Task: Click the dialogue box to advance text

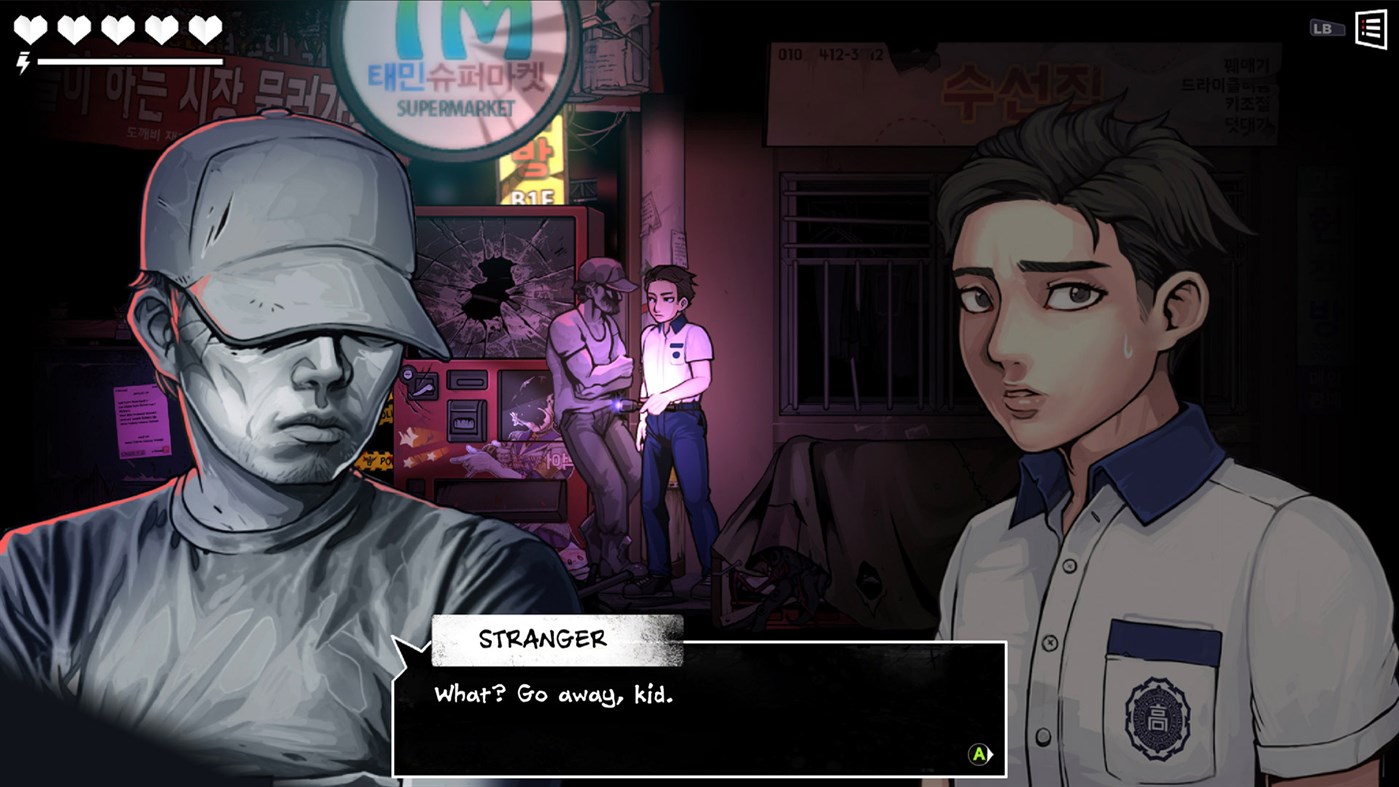Action: [x=700, y=710]
